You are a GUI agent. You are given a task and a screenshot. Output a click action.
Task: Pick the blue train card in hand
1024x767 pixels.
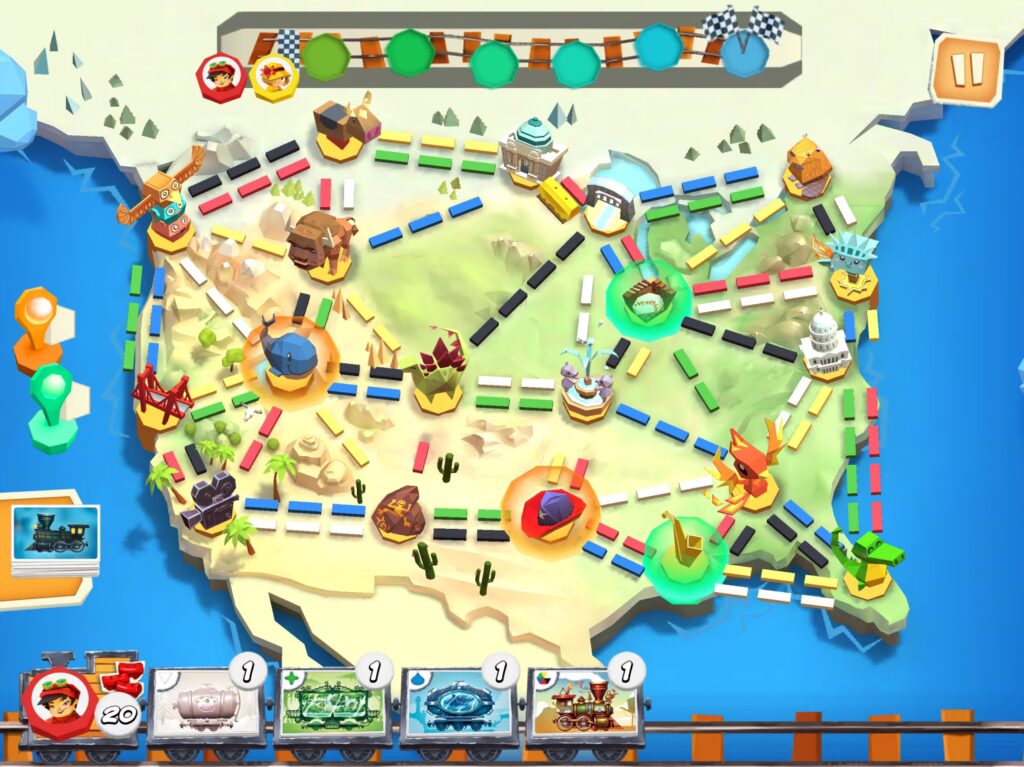(x=458, y=707)
